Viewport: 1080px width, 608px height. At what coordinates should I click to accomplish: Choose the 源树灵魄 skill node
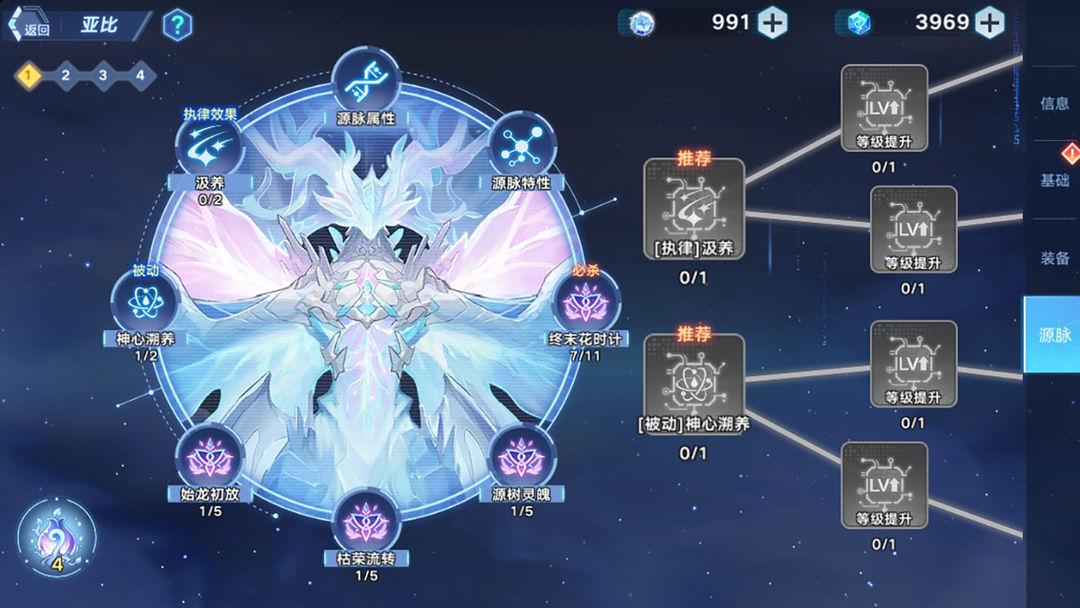(521, 458)
